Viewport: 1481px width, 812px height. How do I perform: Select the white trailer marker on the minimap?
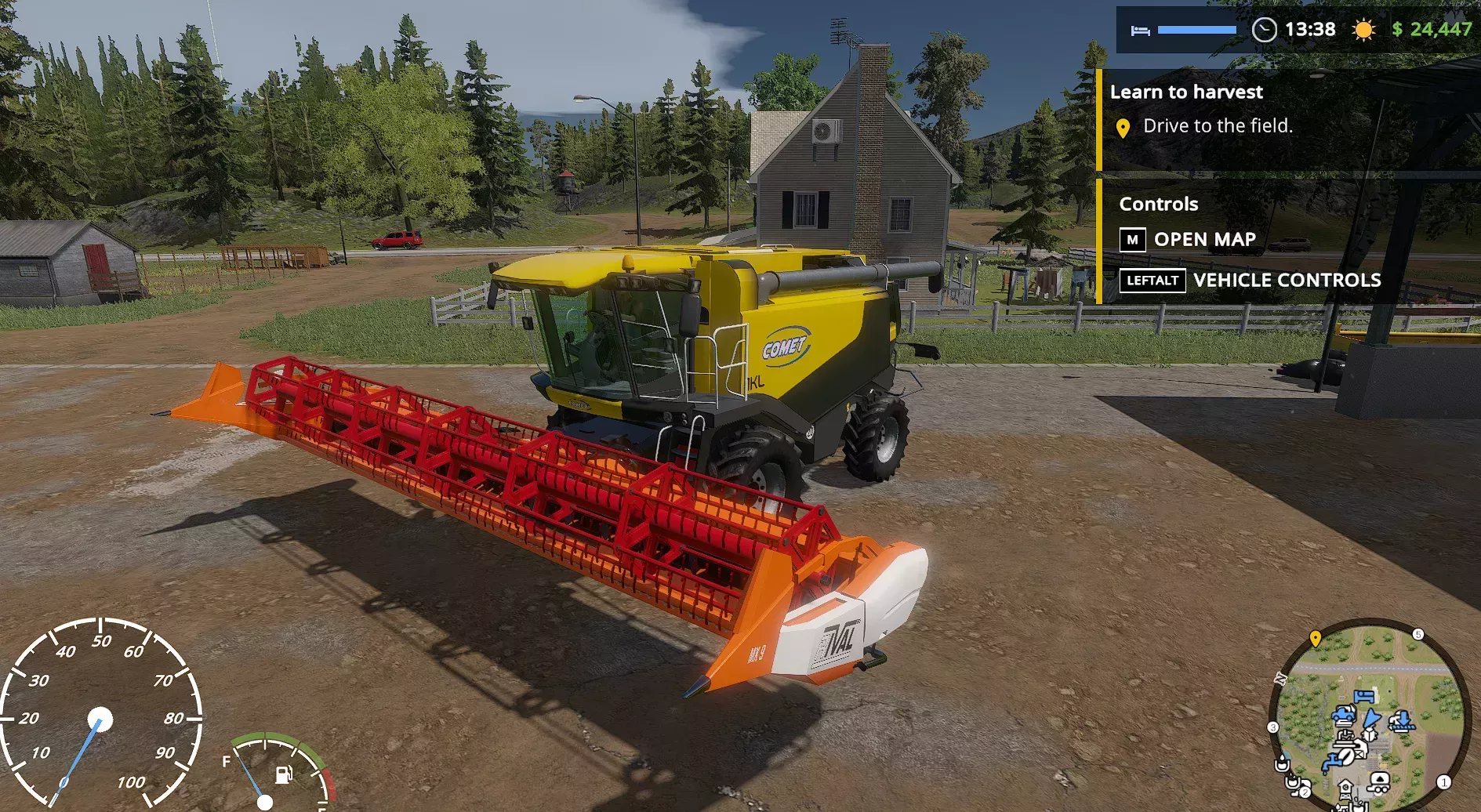coord(1379,781)
